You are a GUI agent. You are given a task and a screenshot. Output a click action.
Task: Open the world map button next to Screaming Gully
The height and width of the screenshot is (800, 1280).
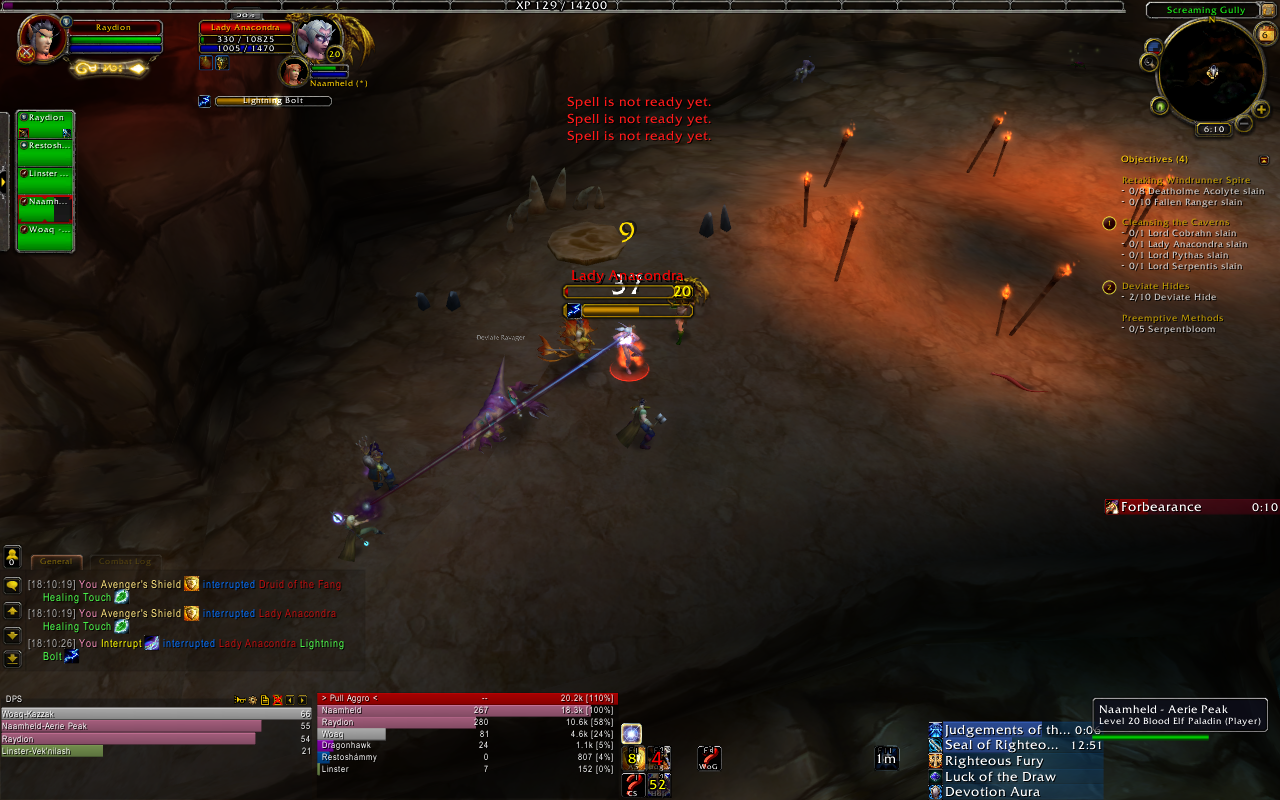point(1268,9)
